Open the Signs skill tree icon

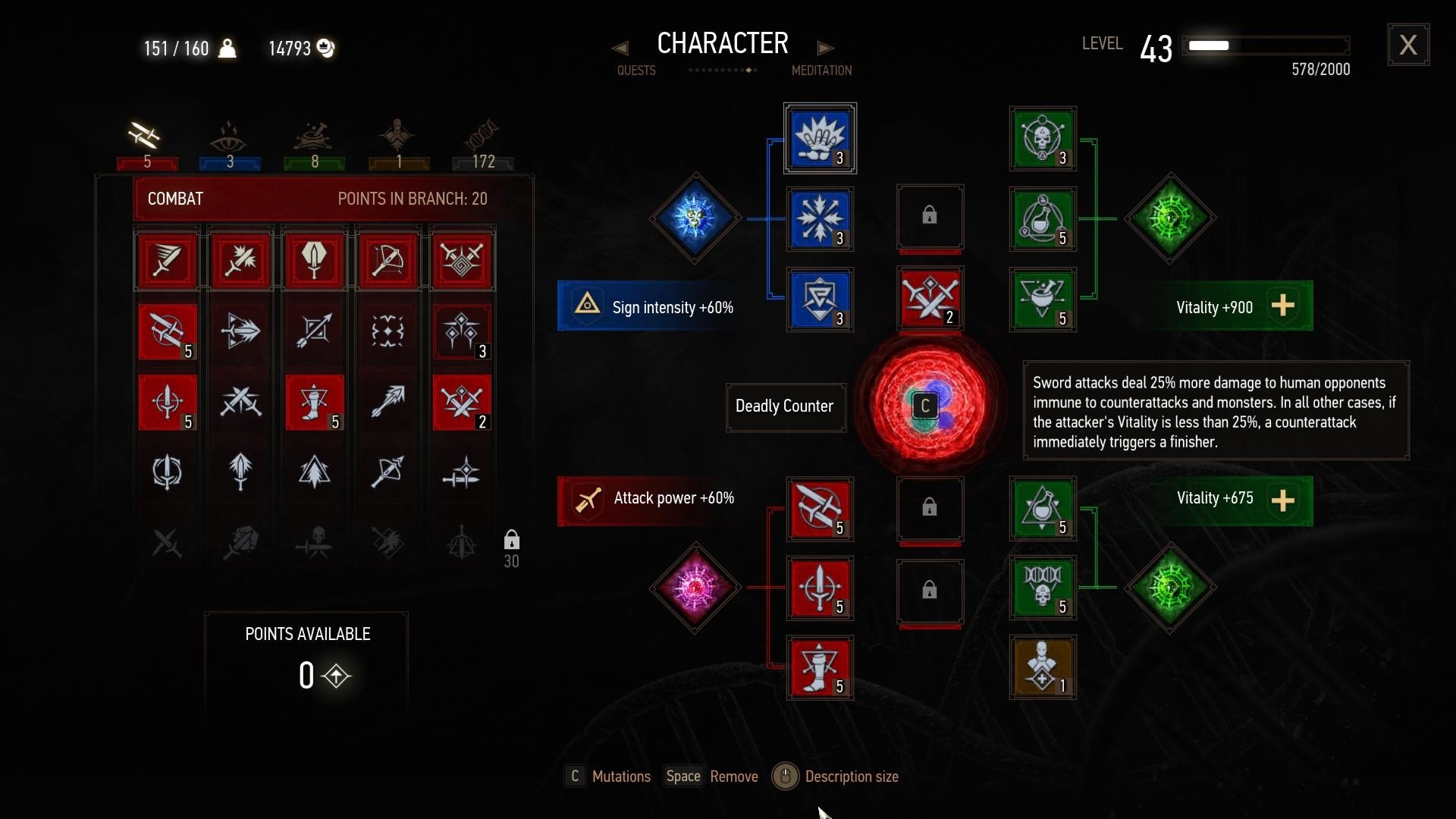click(229, 136)
